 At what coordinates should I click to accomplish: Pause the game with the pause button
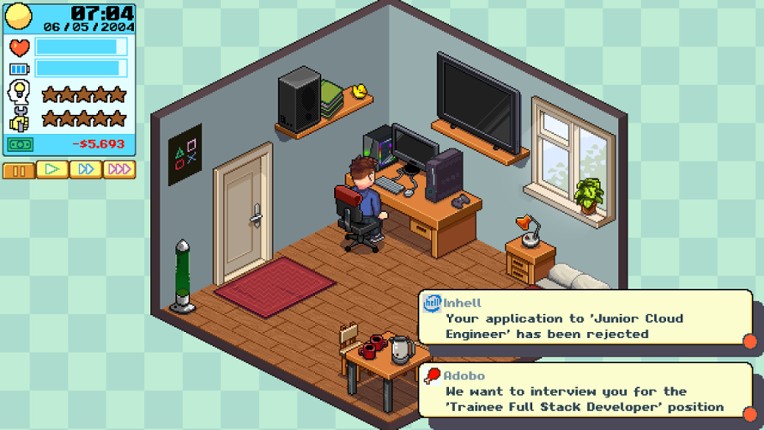18,170
